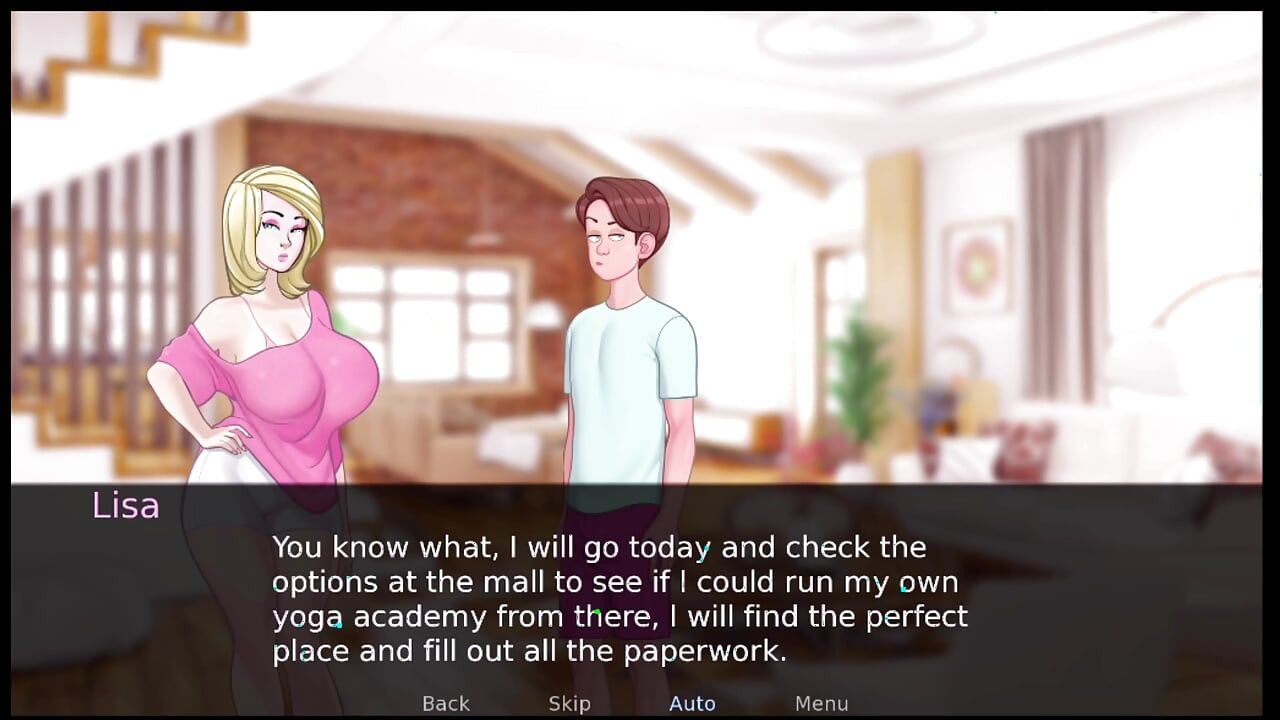1280x720 pixels.
Task: Toggle Auto mode in the quick menu
Action: tap(692, 703)
